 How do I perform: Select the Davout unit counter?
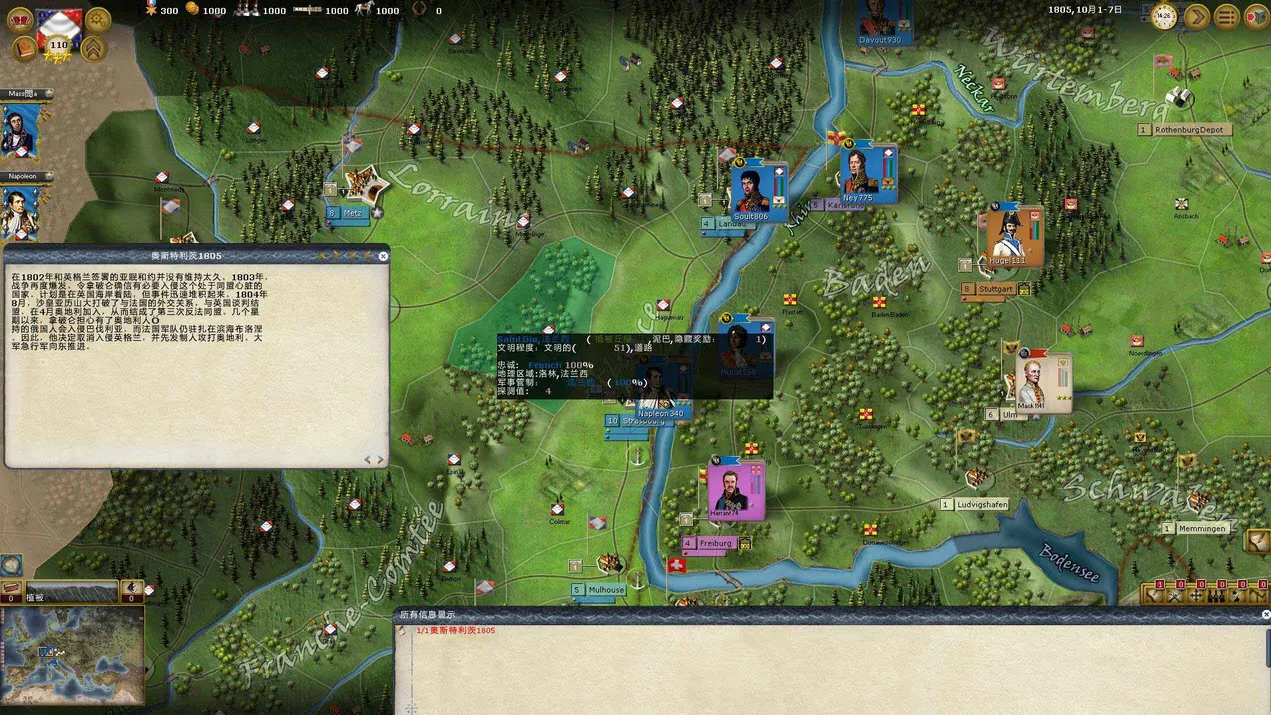[x=880, y=20]
